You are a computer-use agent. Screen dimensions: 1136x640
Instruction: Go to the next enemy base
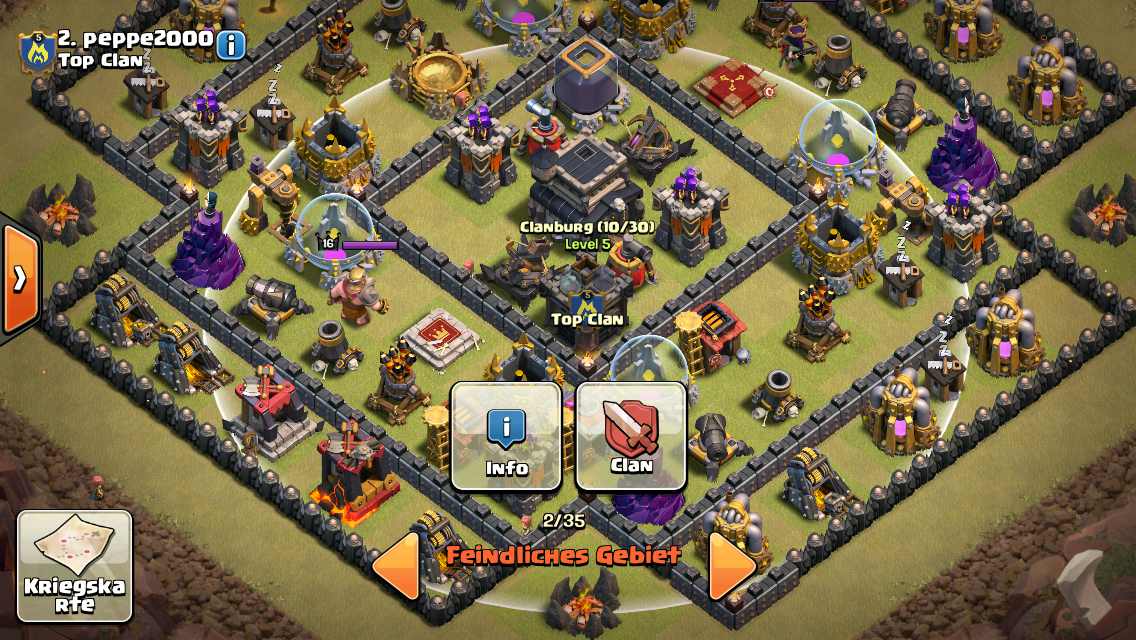click(x=732, y=566)
